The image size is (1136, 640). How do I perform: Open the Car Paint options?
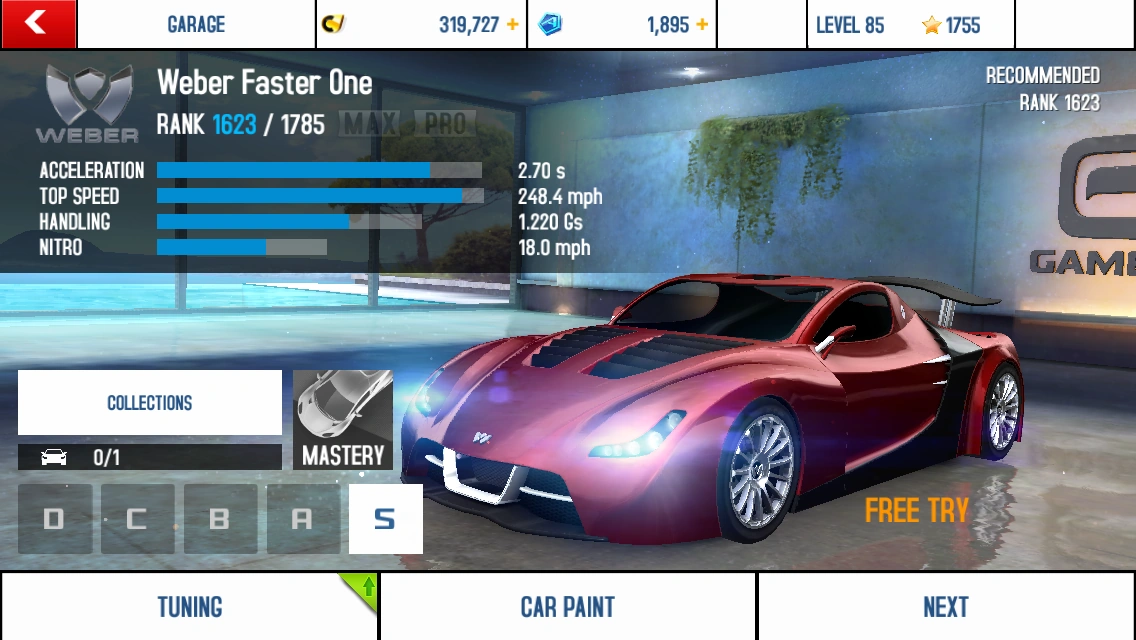pos(567,607)
